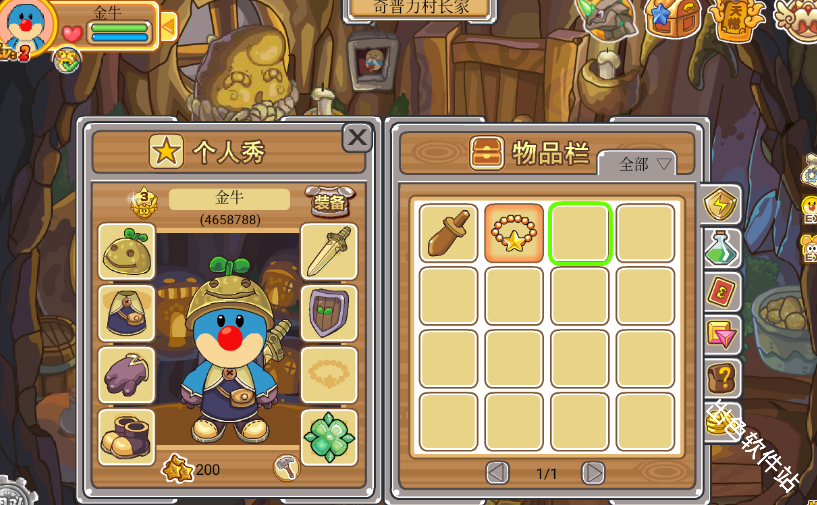Image resolution: width=817 pixels, height=505 pixels.
Task: Switch to the green potion tab
Action: coord(721,247)
